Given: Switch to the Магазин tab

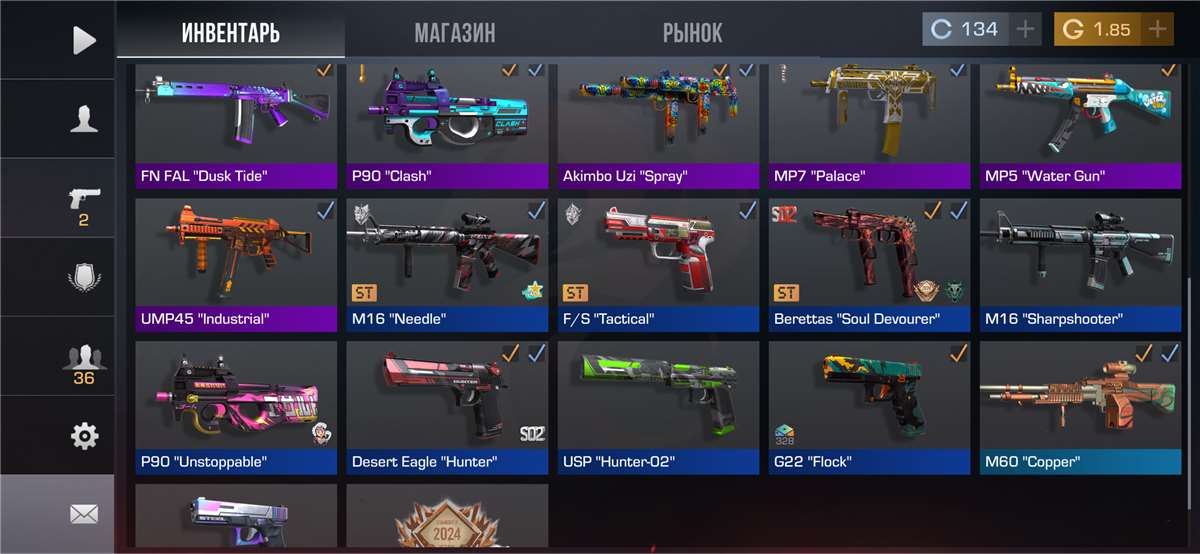Looking at the screenshot, I should 454,32.
